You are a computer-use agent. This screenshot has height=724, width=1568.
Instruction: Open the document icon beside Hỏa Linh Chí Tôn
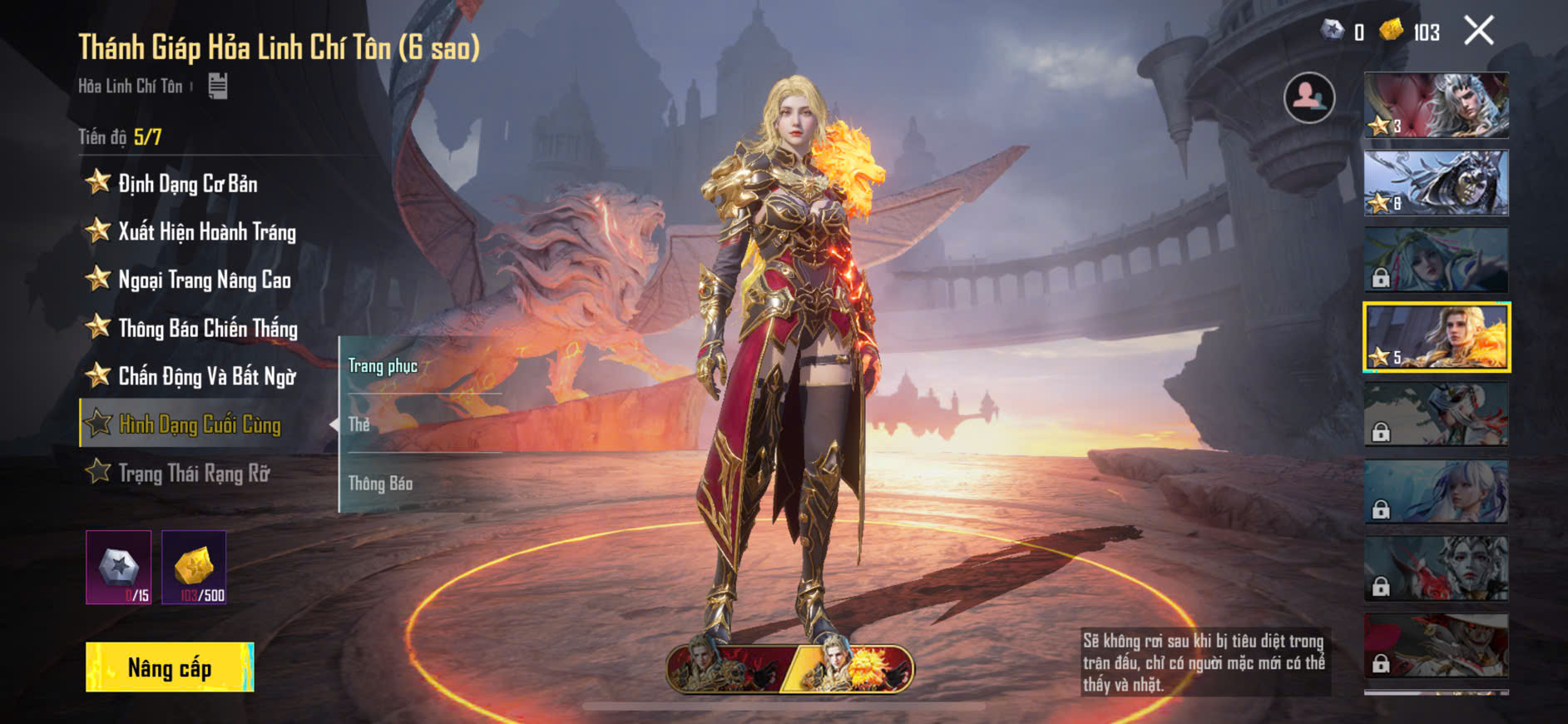pos(218,86)
